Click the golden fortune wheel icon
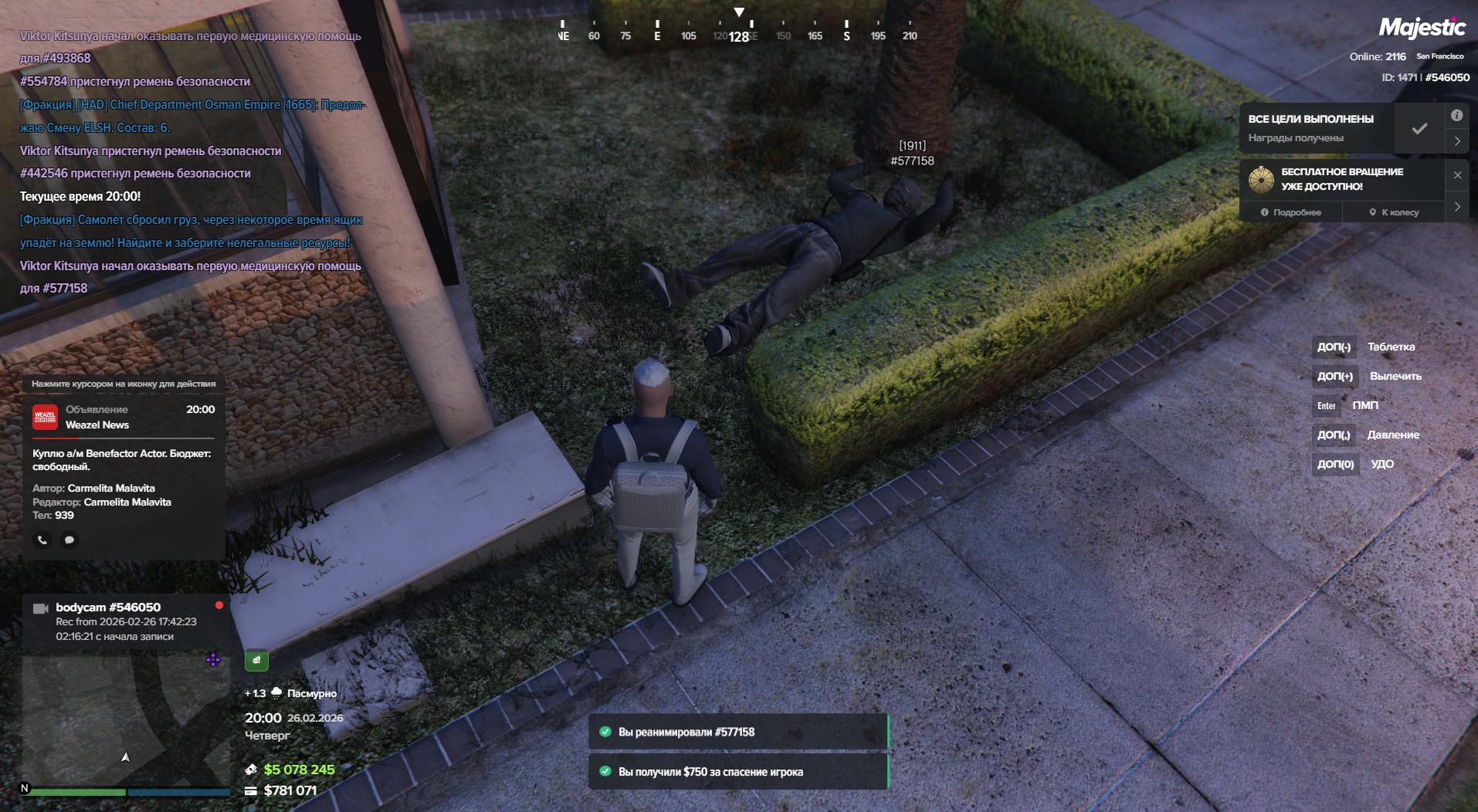The image size is (1478, 812). point(1261,180)
